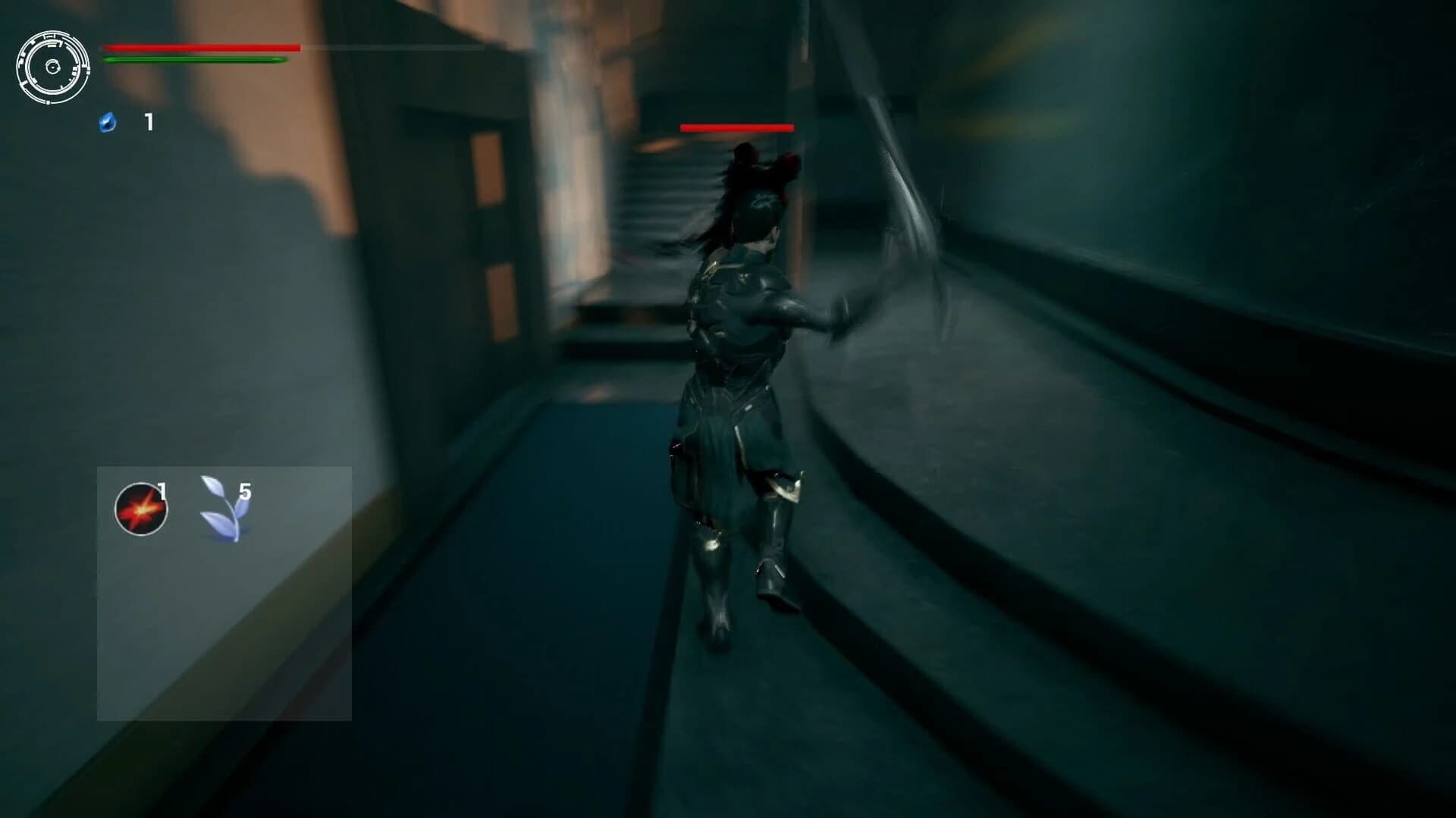Click the enemy health bar above the character
This screenshot has height=818, width=1456.
(x=737, y=127)
